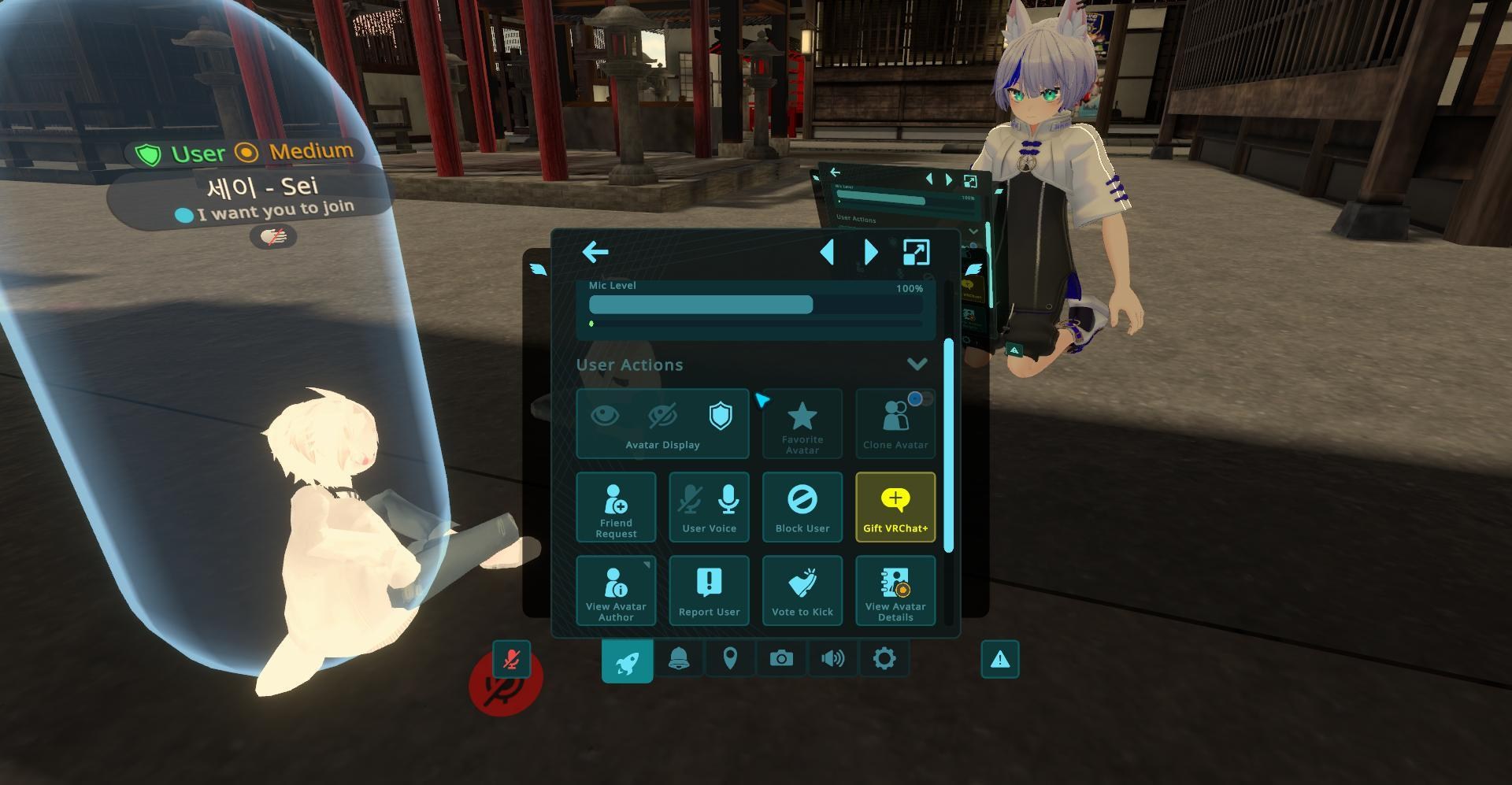Open audio settings via the speaker icon
1512x785 pixels.
click(x=832, y=658)
